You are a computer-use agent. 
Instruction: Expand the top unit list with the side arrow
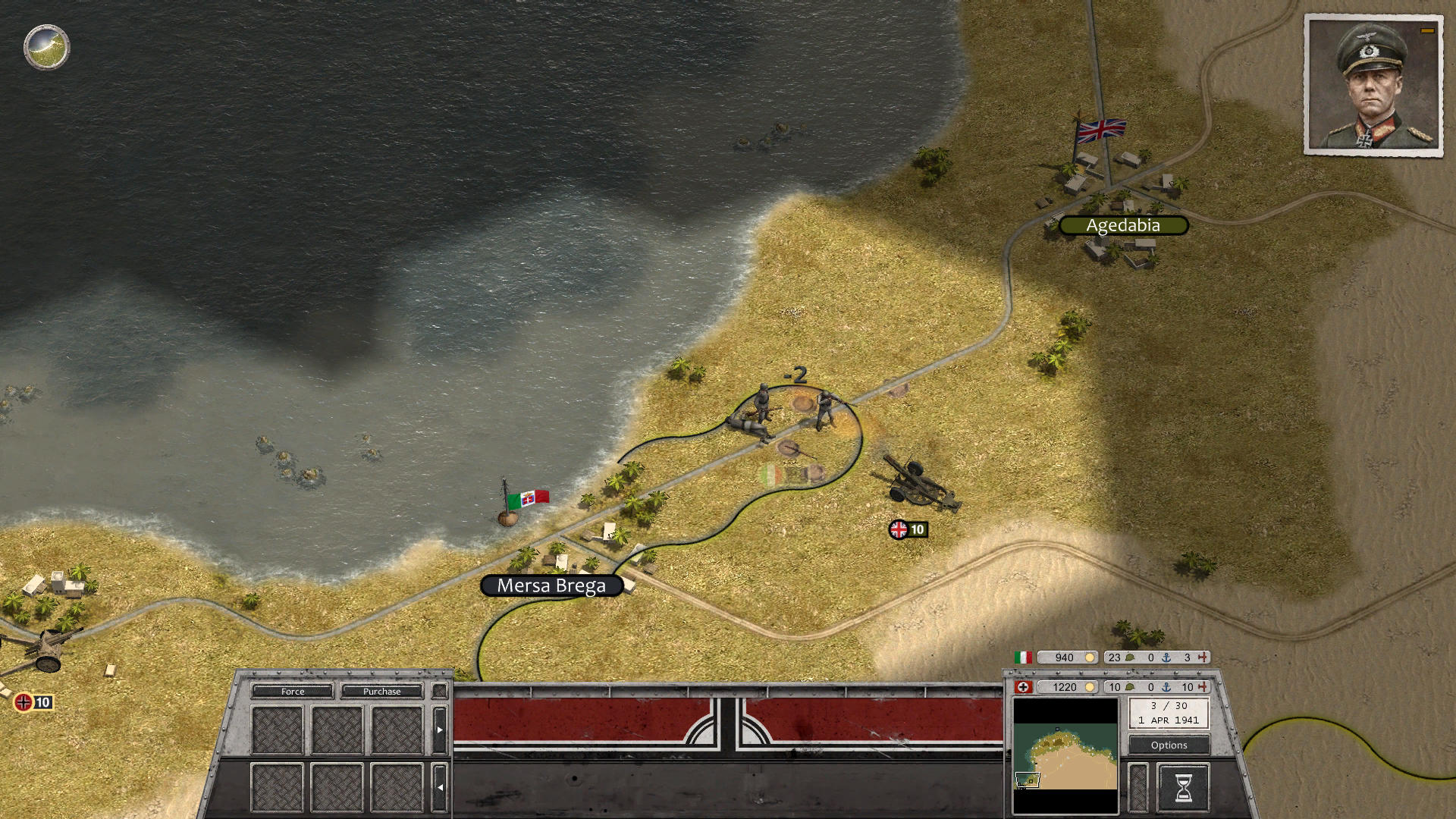tap(440, 729)
